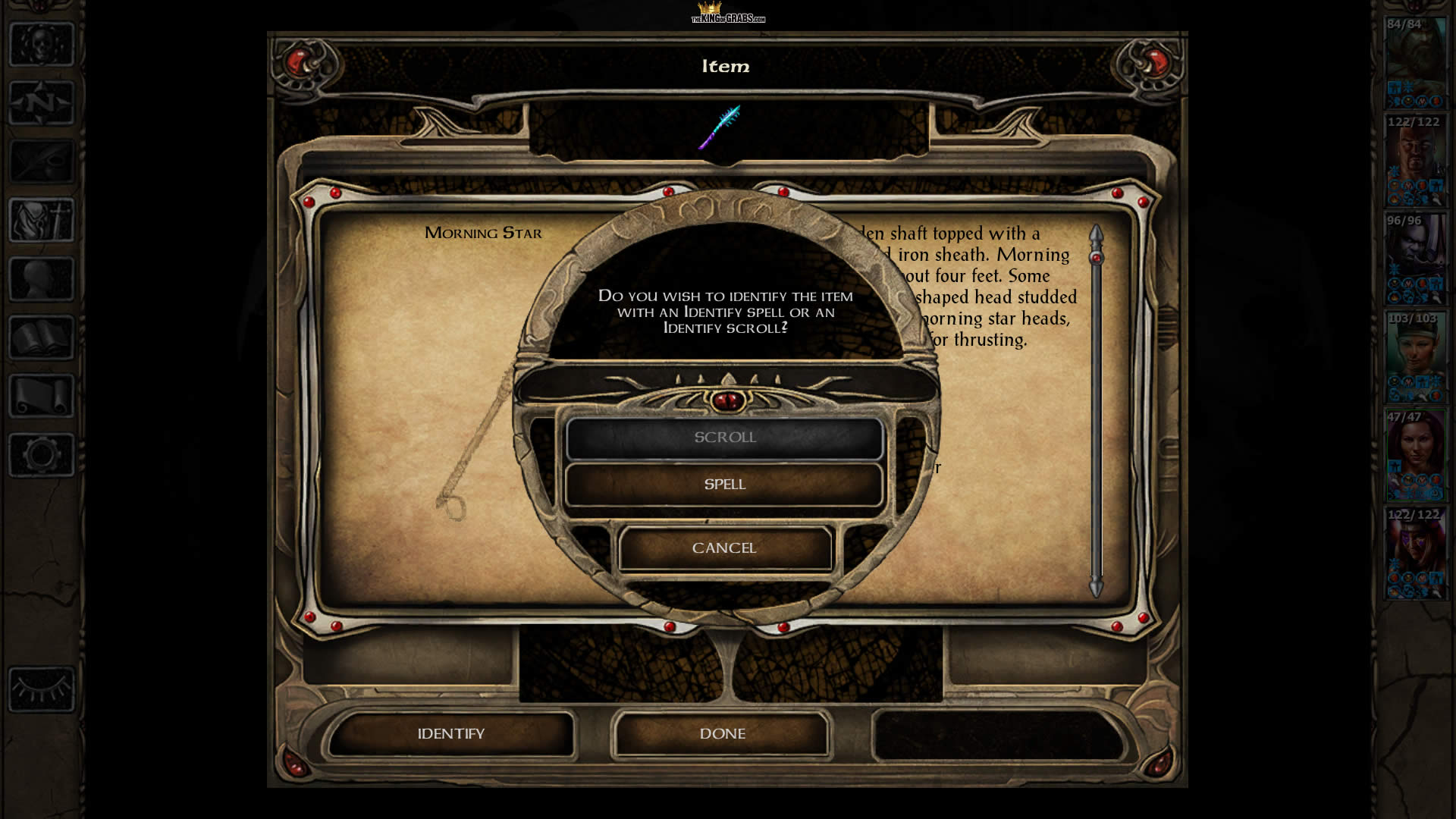1456x819 pixels.
Task: Open the journal with the quill icon
Action: tap(42, 161)
